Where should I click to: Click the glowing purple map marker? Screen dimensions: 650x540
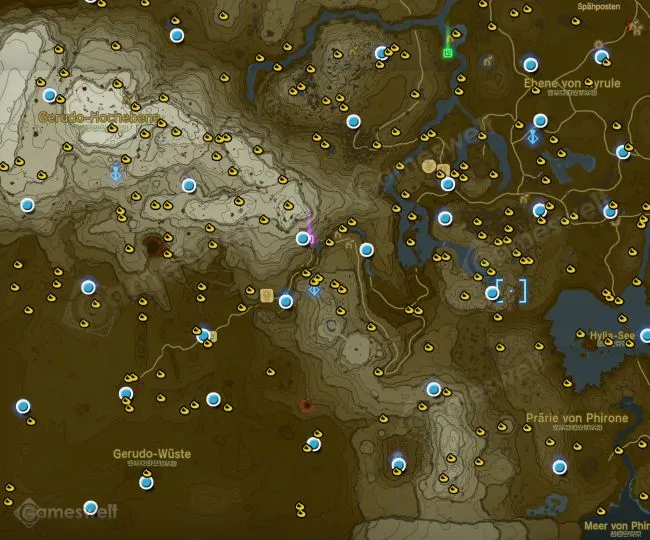(312, 228)
